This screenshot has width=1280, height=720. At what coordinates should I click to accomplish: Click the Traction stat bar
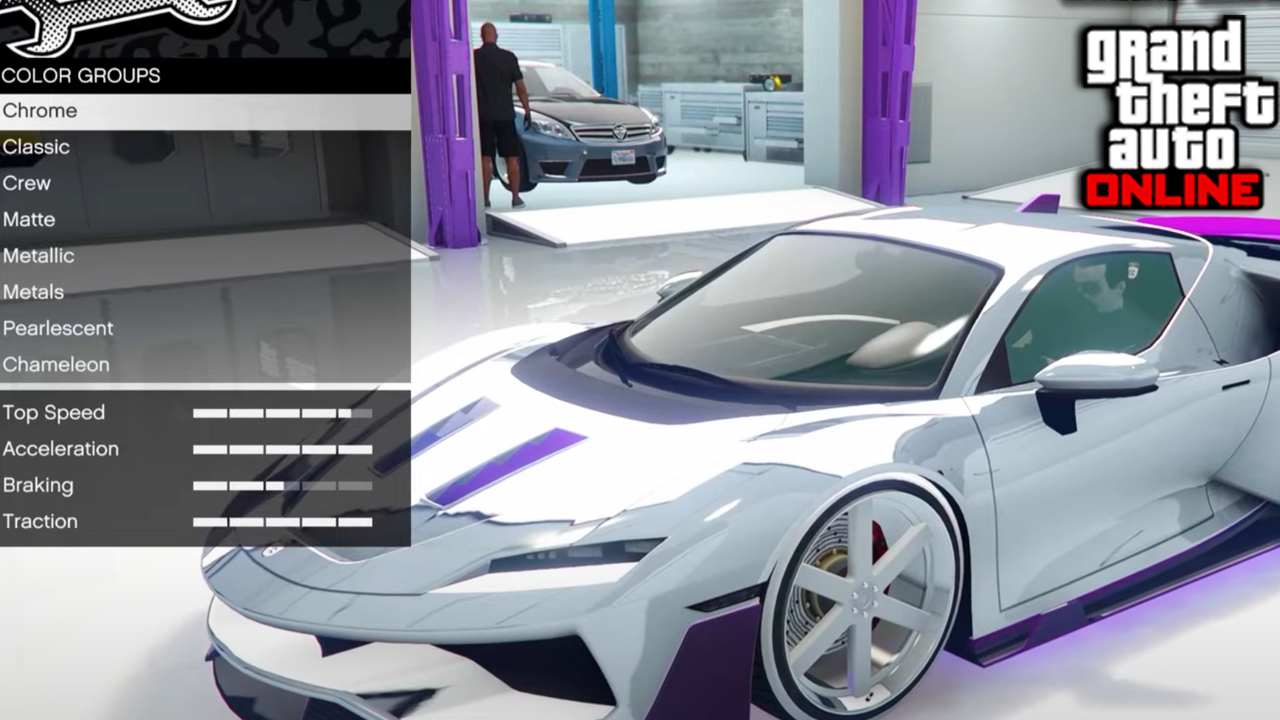click(283, 521)
